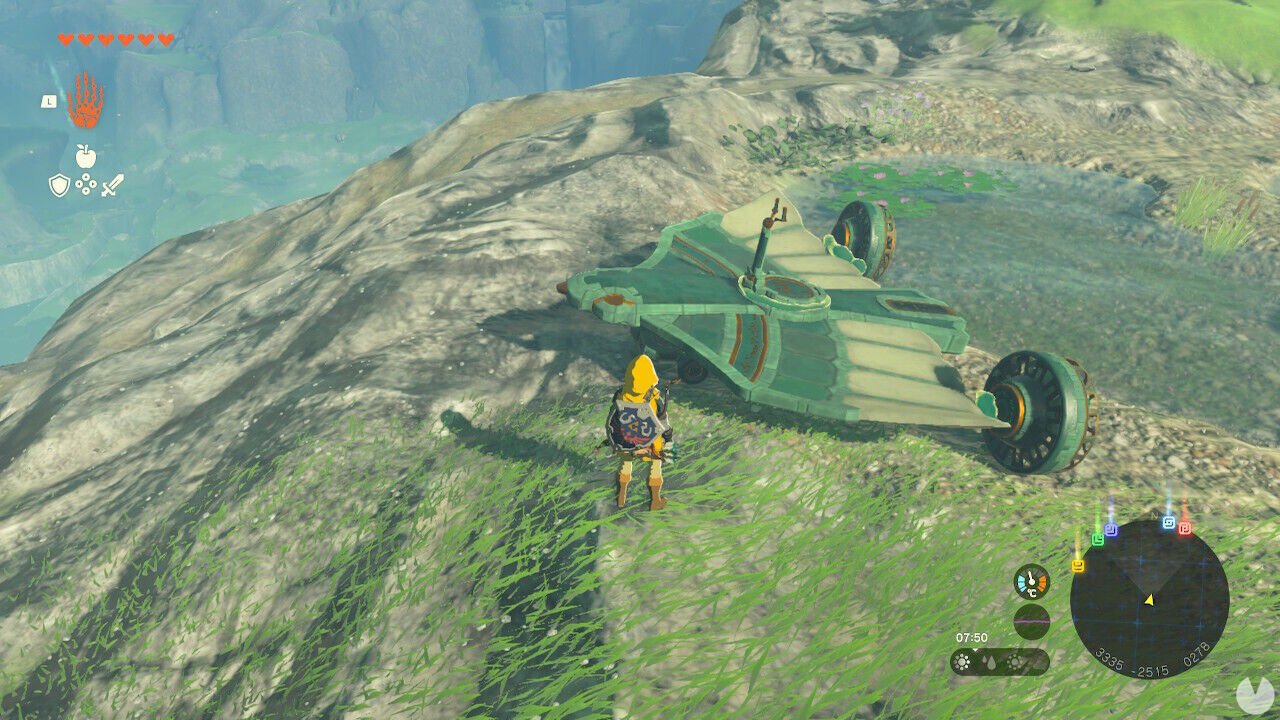
Task: Select the blue shrine marker above the minimap
Action: click(x=1168, y=521)
